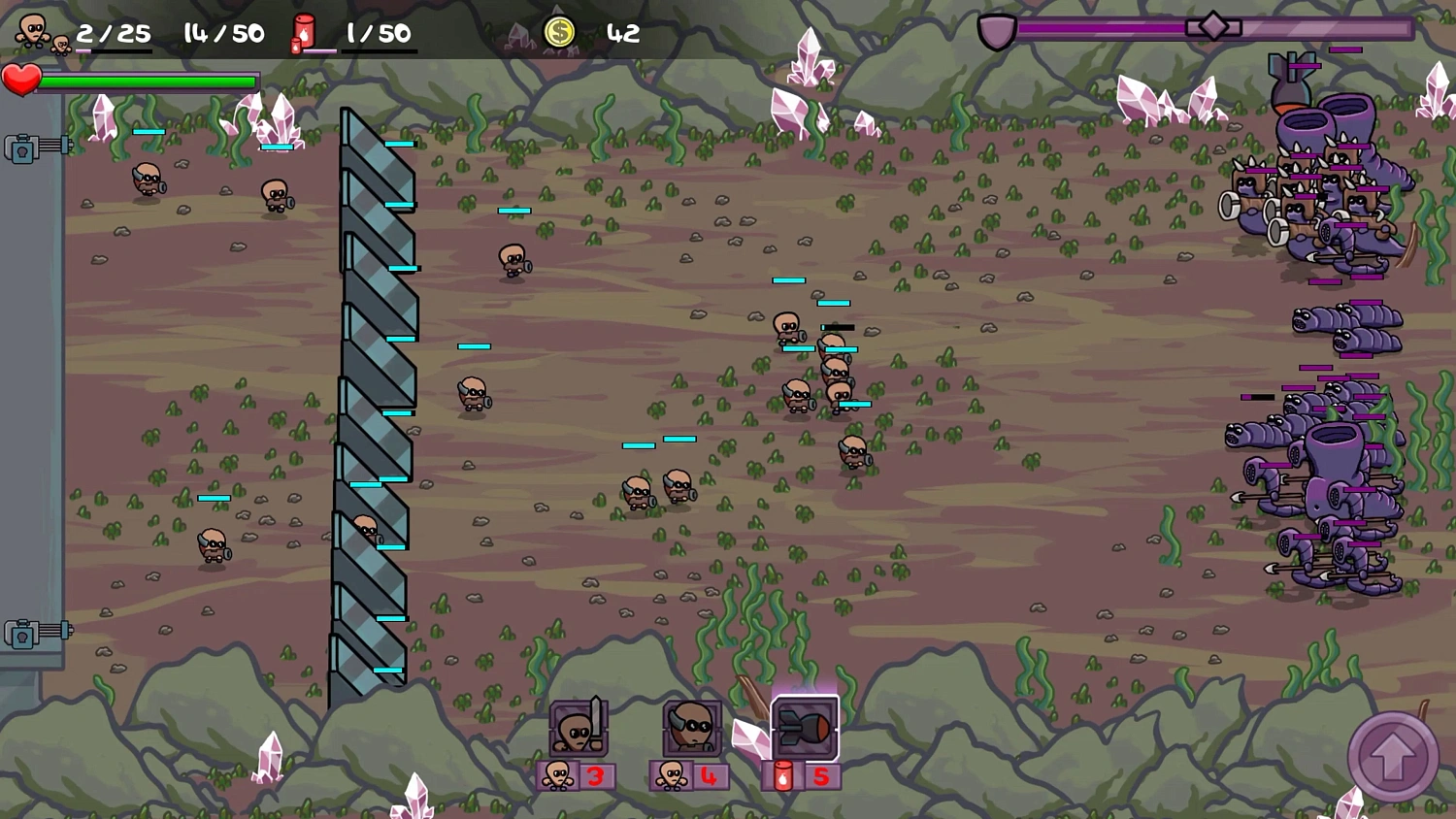Click the red dynamite counter icon in top bar
This screenshot has width=1456, height=819.
[303, 29]
